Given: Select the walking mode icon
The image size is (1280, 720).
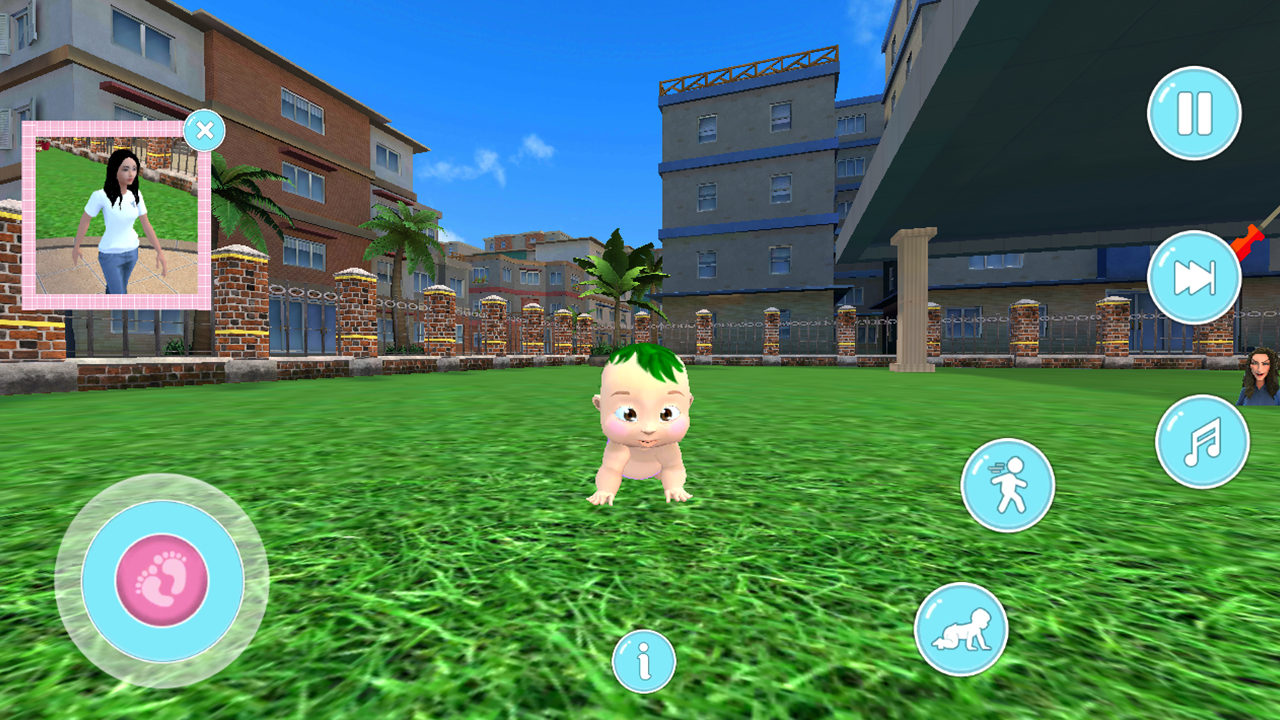Looking at the screenshot, I should tap(1009, 484).
